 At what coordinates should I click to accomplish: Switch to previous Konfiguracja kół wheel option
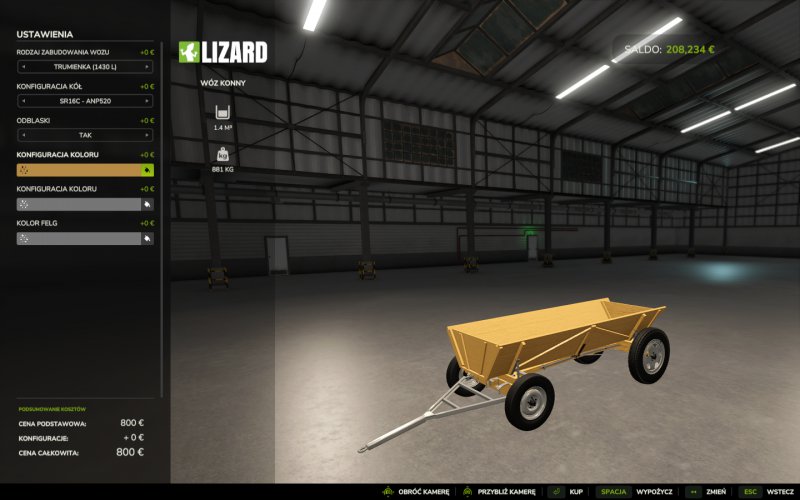pyautogui.click(x=22, y=101)
